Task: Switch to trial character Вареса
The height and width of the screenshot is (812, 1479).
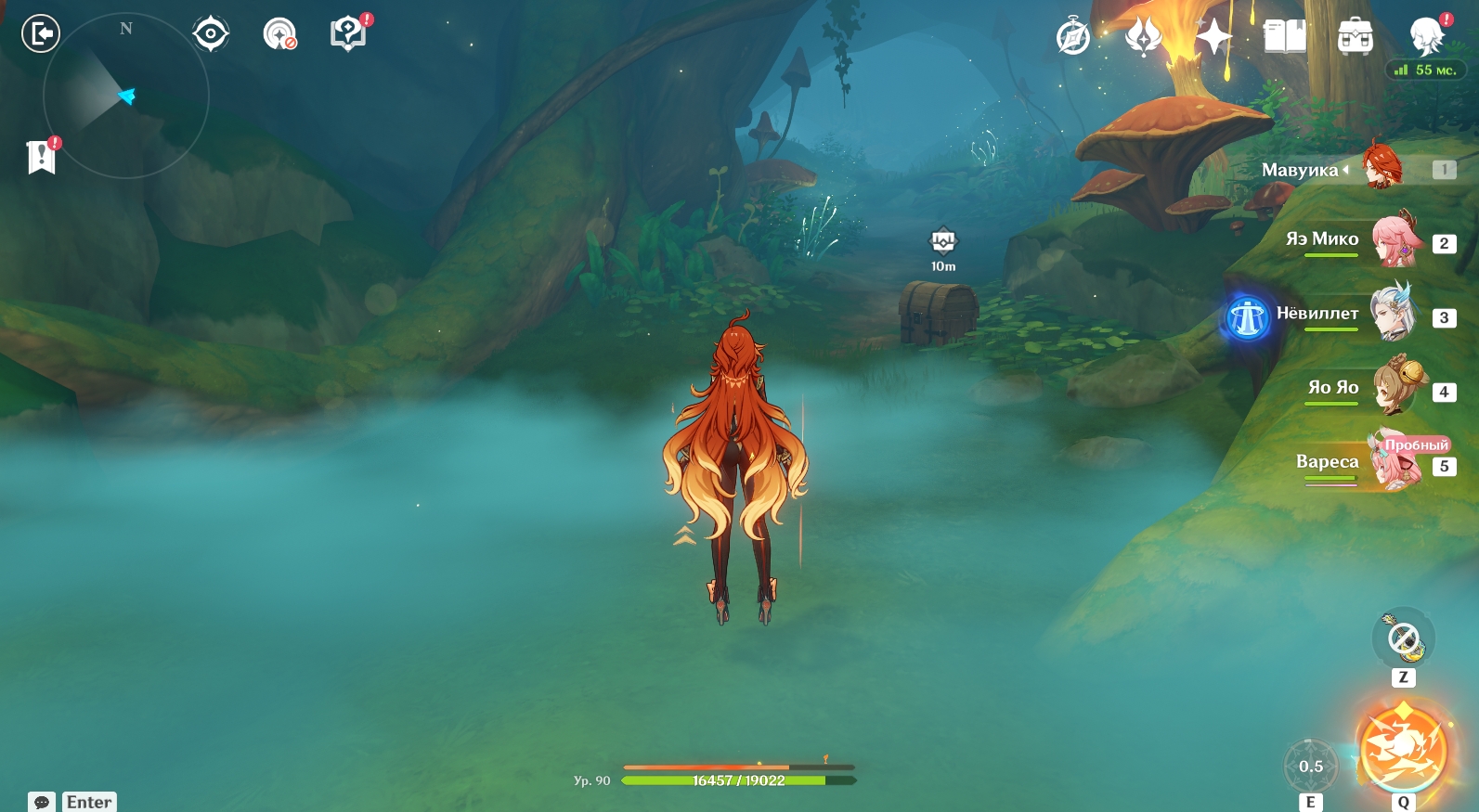Action: (1394, 462)
